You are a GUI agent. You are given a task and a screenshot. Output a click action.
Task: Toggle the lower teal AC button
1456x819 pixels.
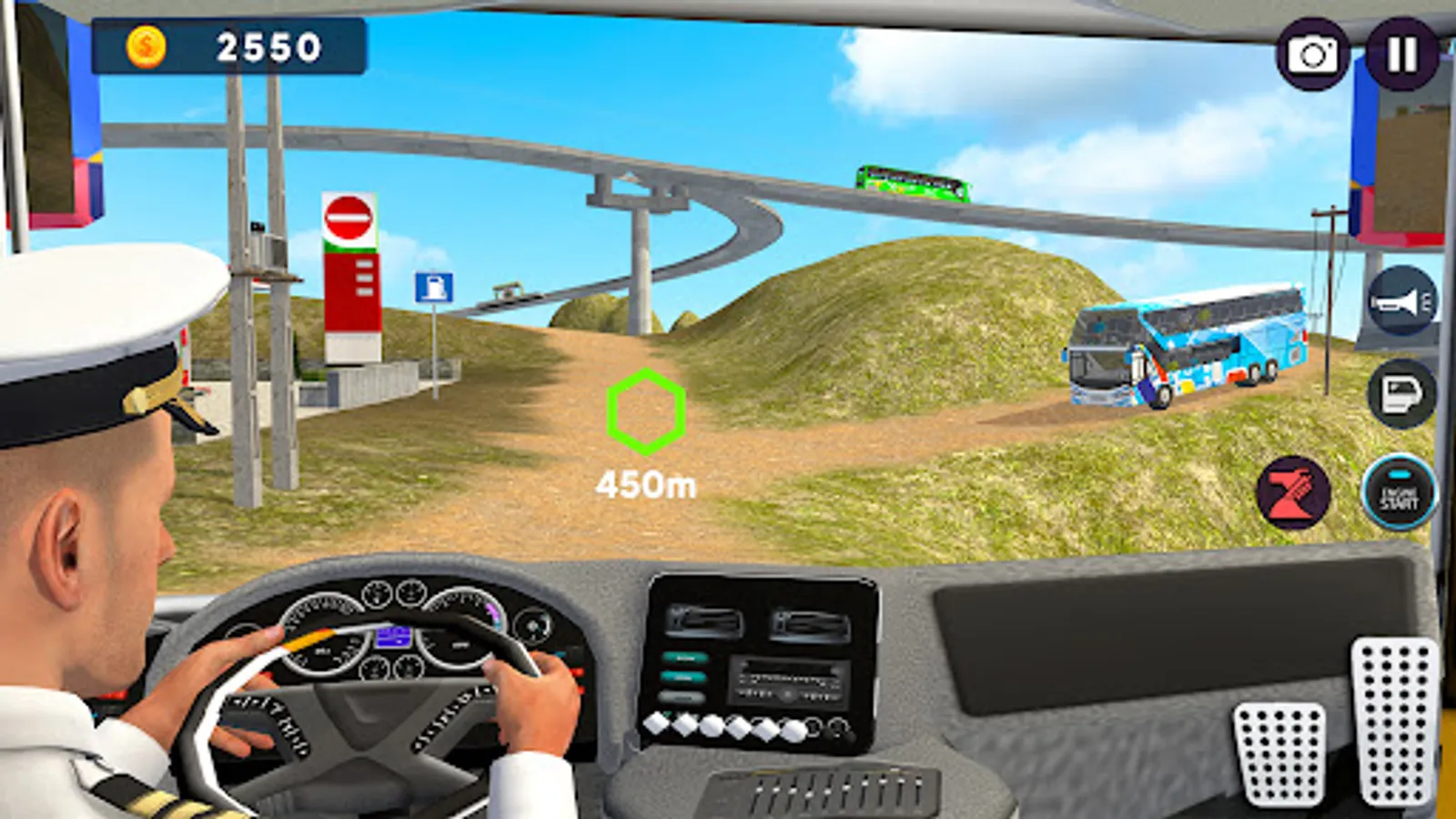click(x=684, y=677)
